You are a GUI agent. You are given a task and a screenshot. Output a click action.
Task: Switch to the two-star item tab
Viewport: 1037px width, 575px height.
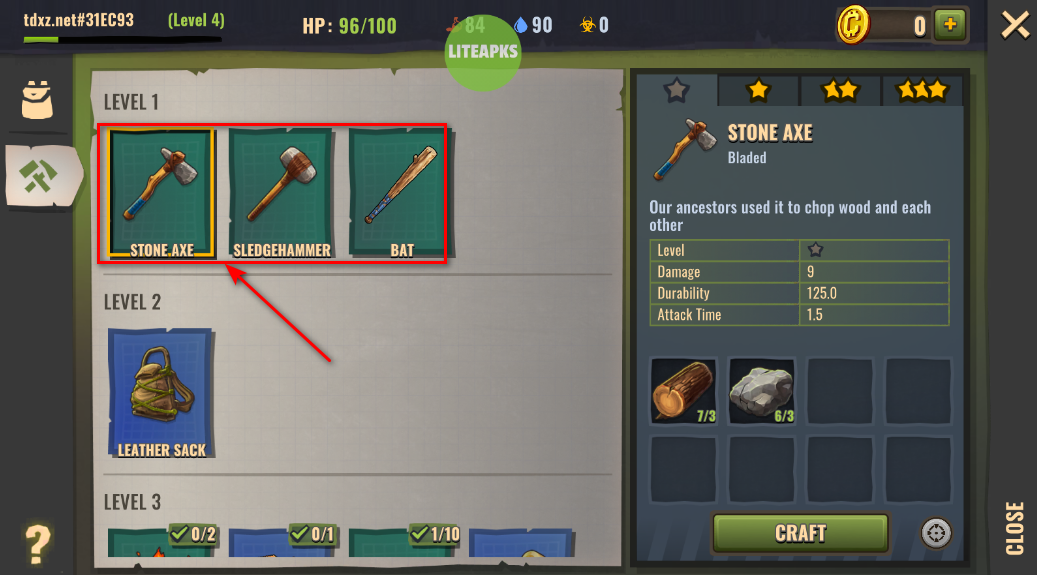(840, 90)
